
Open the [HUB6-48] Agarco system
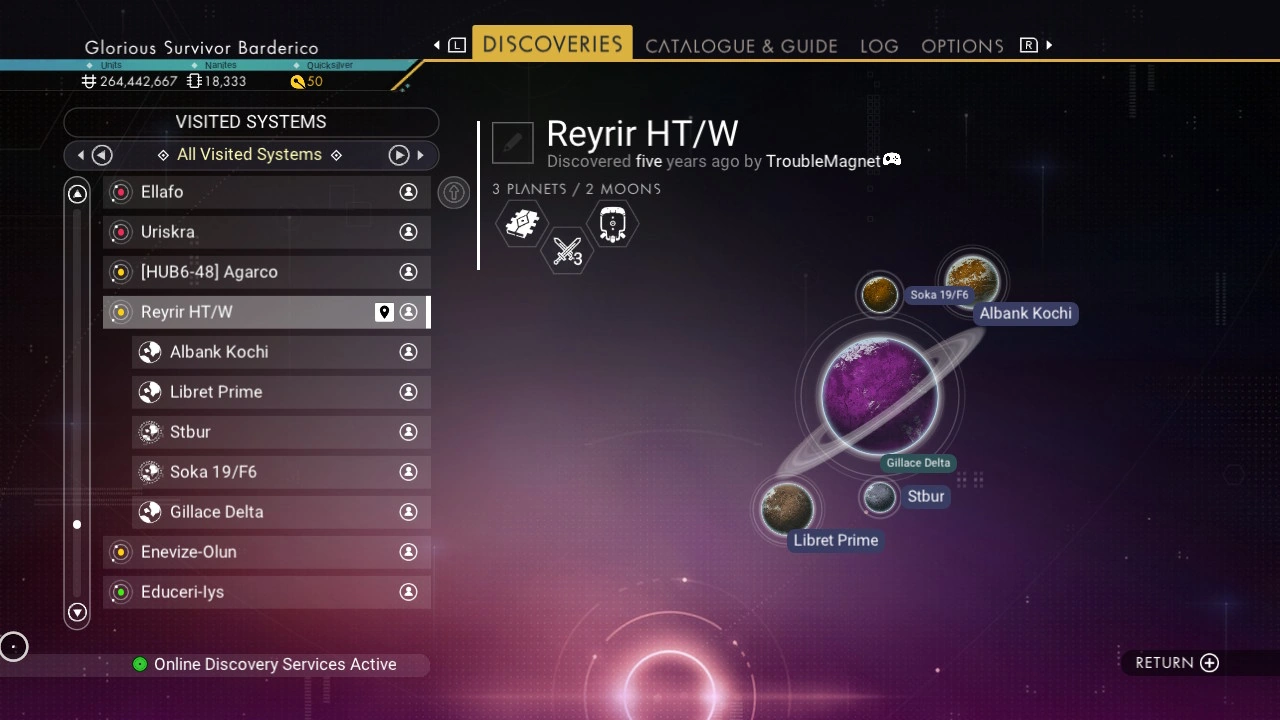coord(266,272)
